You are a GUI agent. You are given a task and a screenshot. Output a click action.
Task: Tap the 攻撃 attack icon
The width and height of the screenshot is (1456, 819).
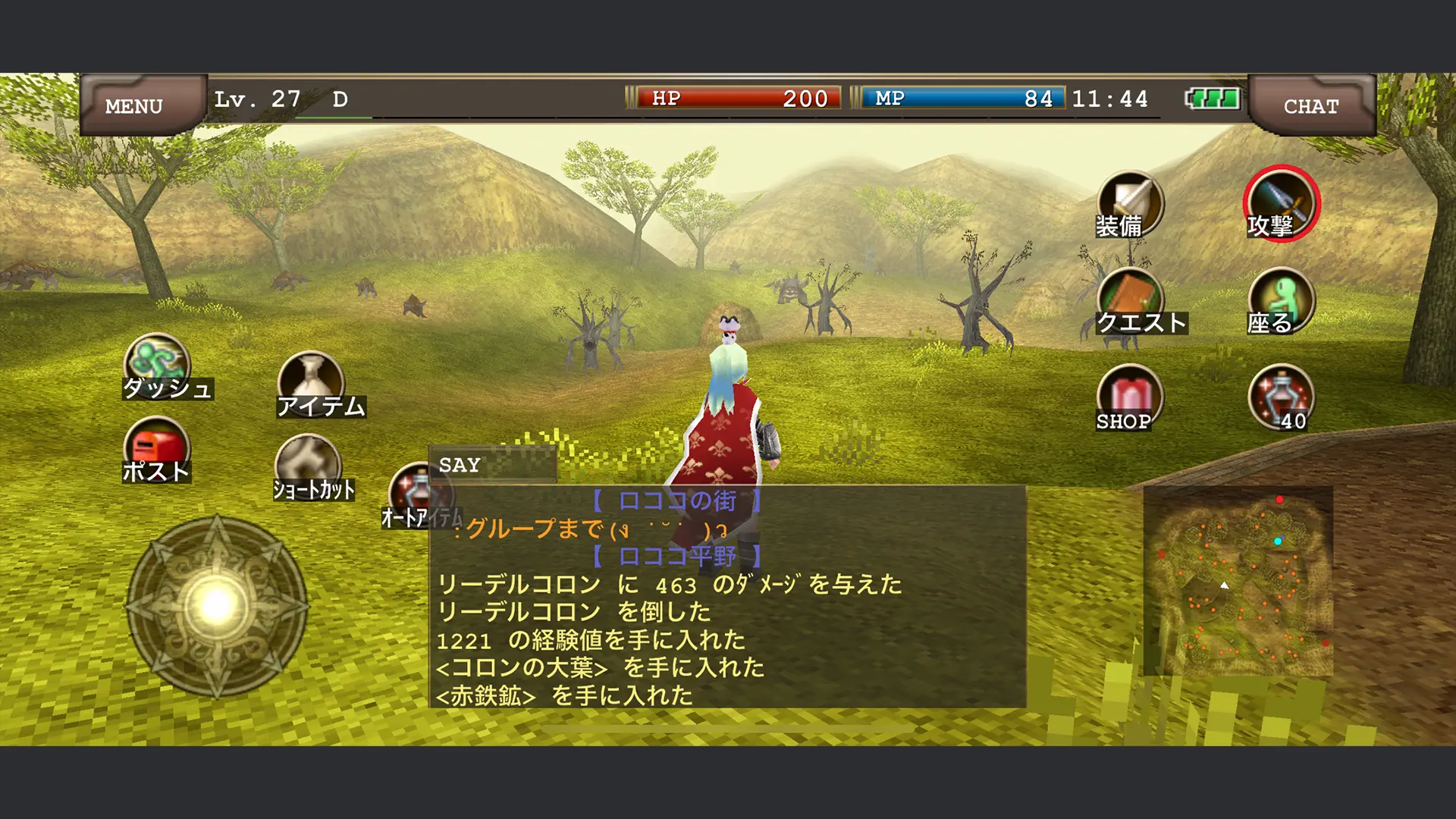(x=1281, y=203)
